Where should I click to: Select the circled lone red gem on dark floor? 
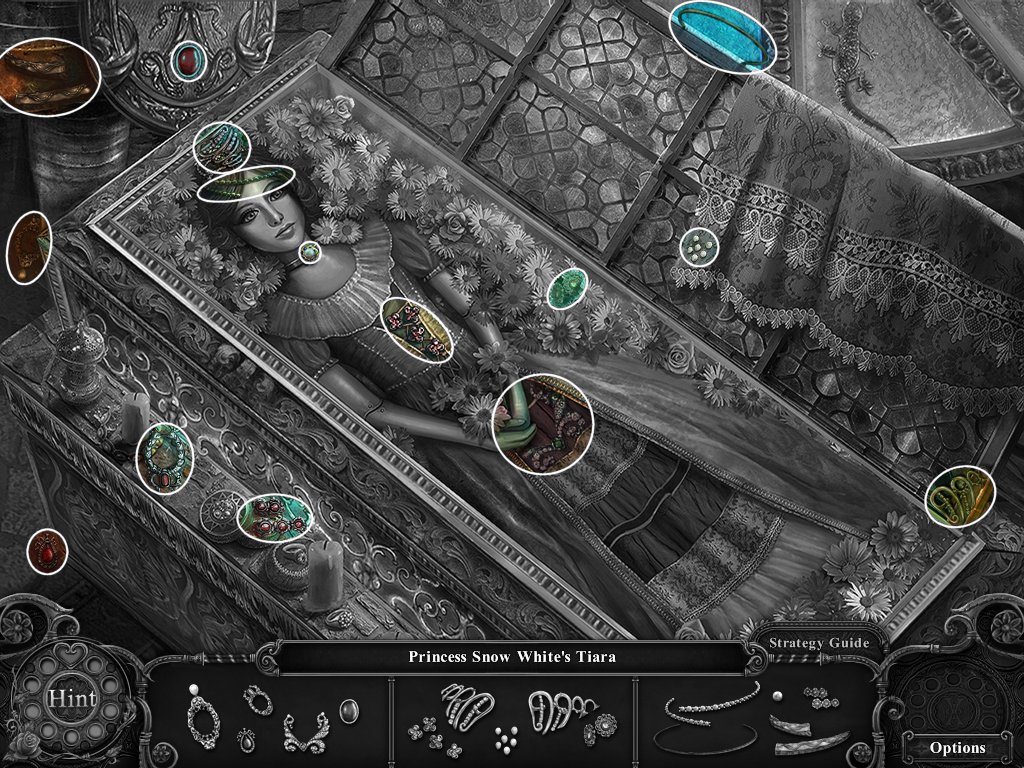tap(47, 551)
